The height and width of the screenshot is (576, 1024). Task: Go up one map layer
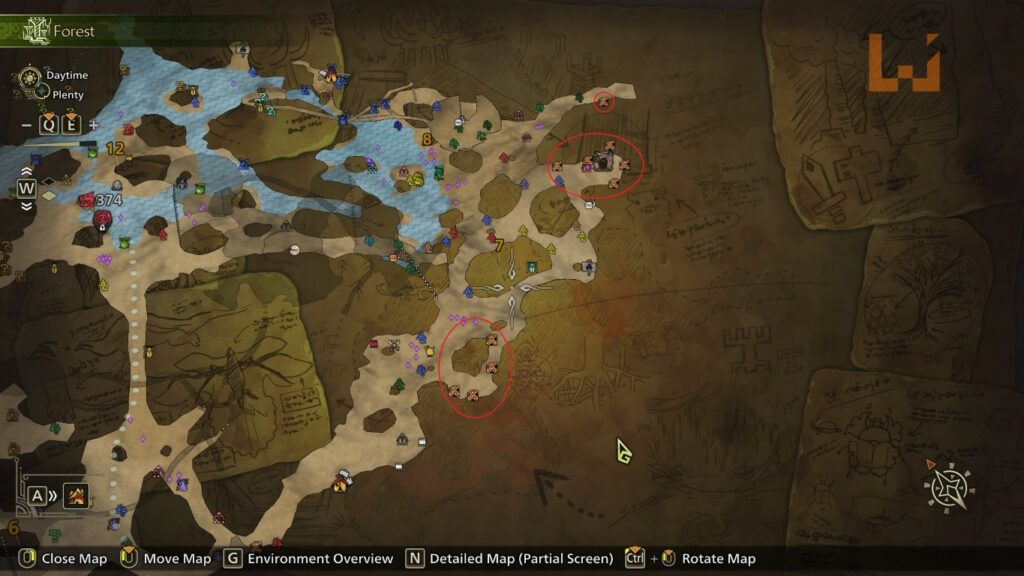pos(26,170)
